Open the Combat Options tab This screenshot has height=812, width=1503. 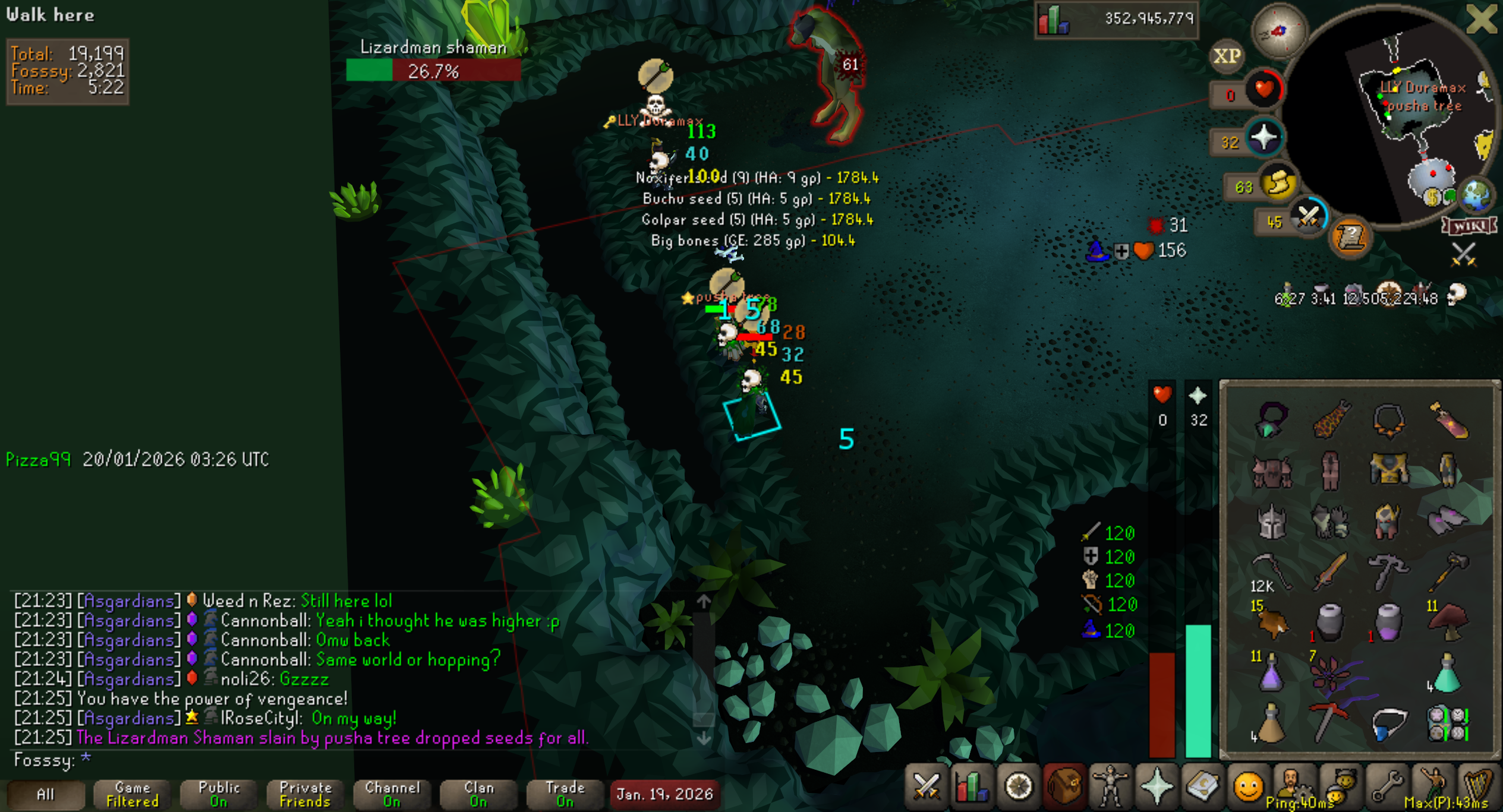[926, 787]
